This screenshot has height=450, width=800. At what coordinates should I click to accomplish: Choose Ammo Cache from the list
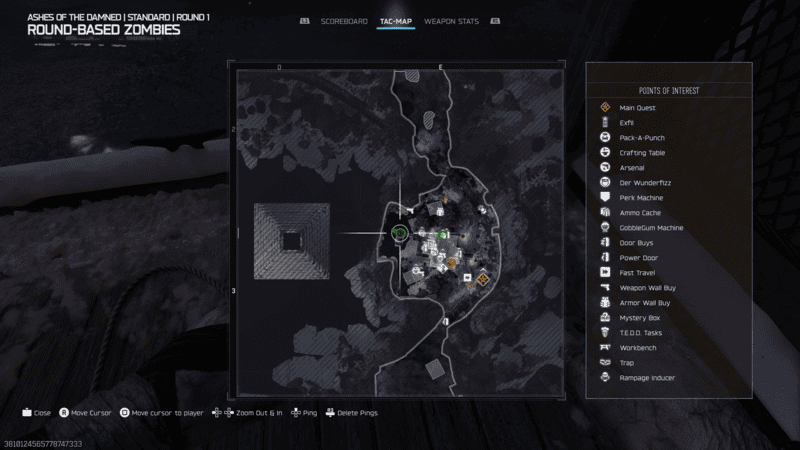coord(638,212)
